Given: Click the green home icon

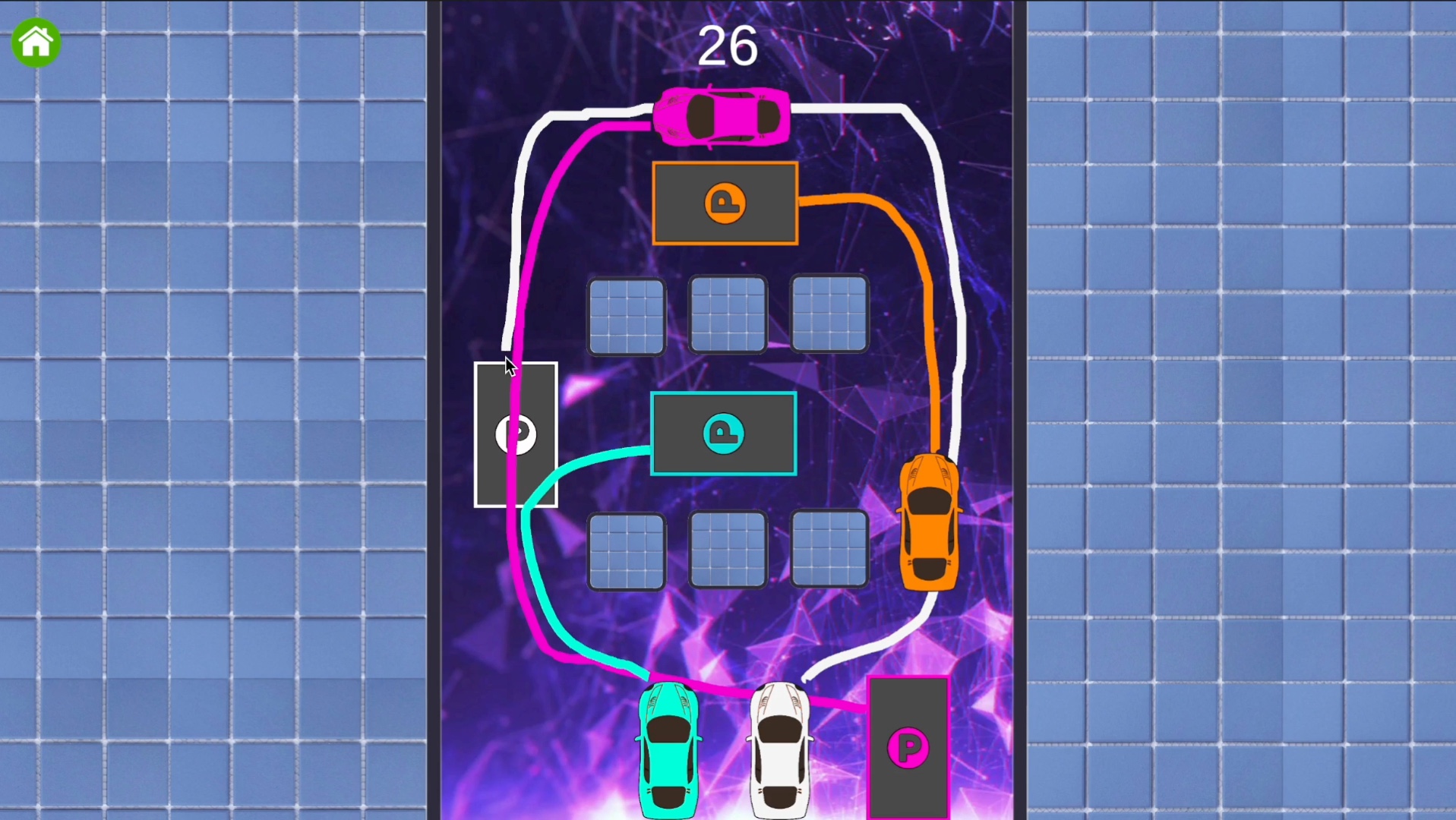Looking at the screenshot, I should click(x=36, y=43).
